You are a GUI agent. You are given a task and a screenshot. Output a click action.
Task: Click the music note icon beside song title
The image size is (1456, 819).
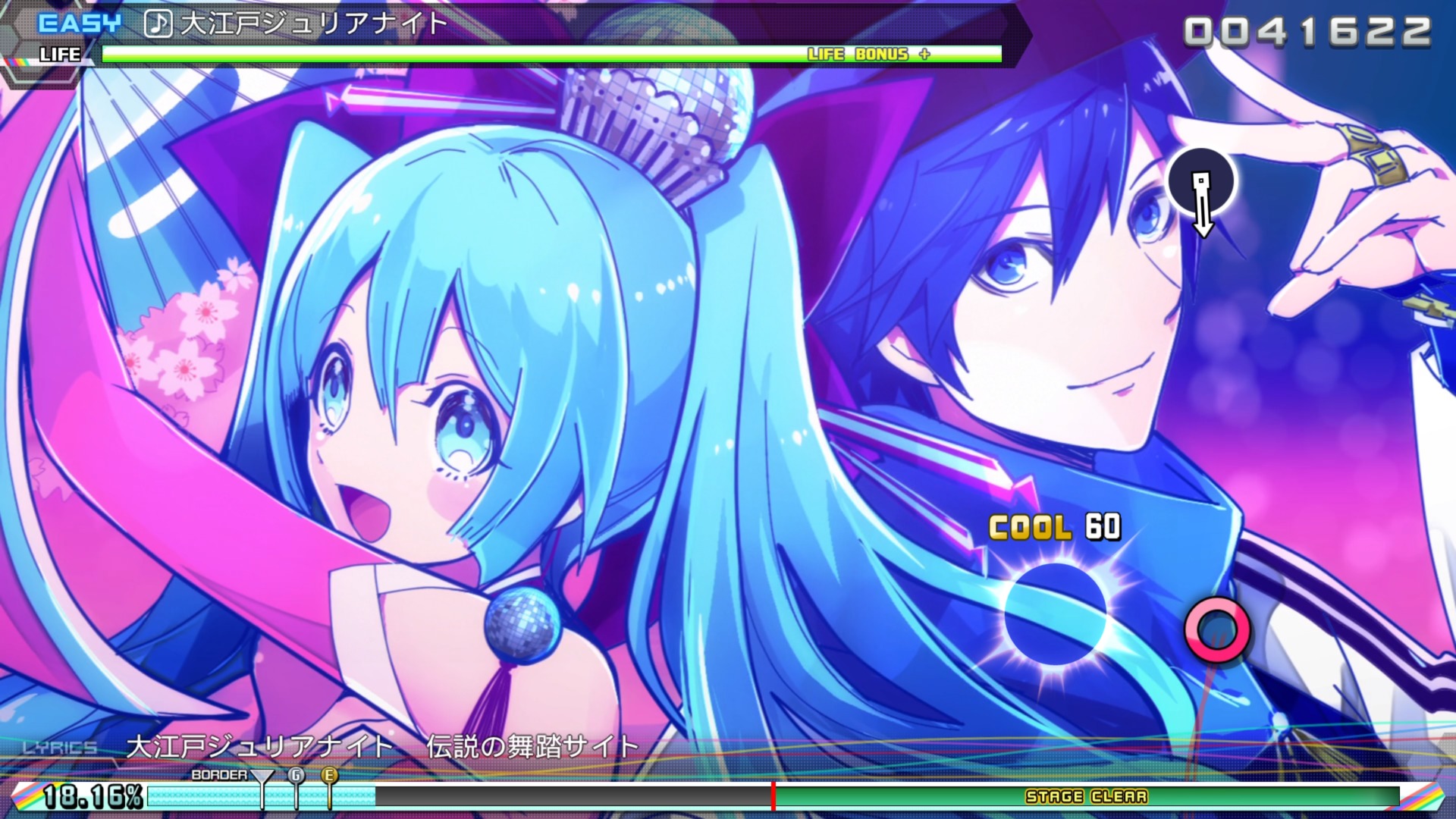click(x=157, y=24)
